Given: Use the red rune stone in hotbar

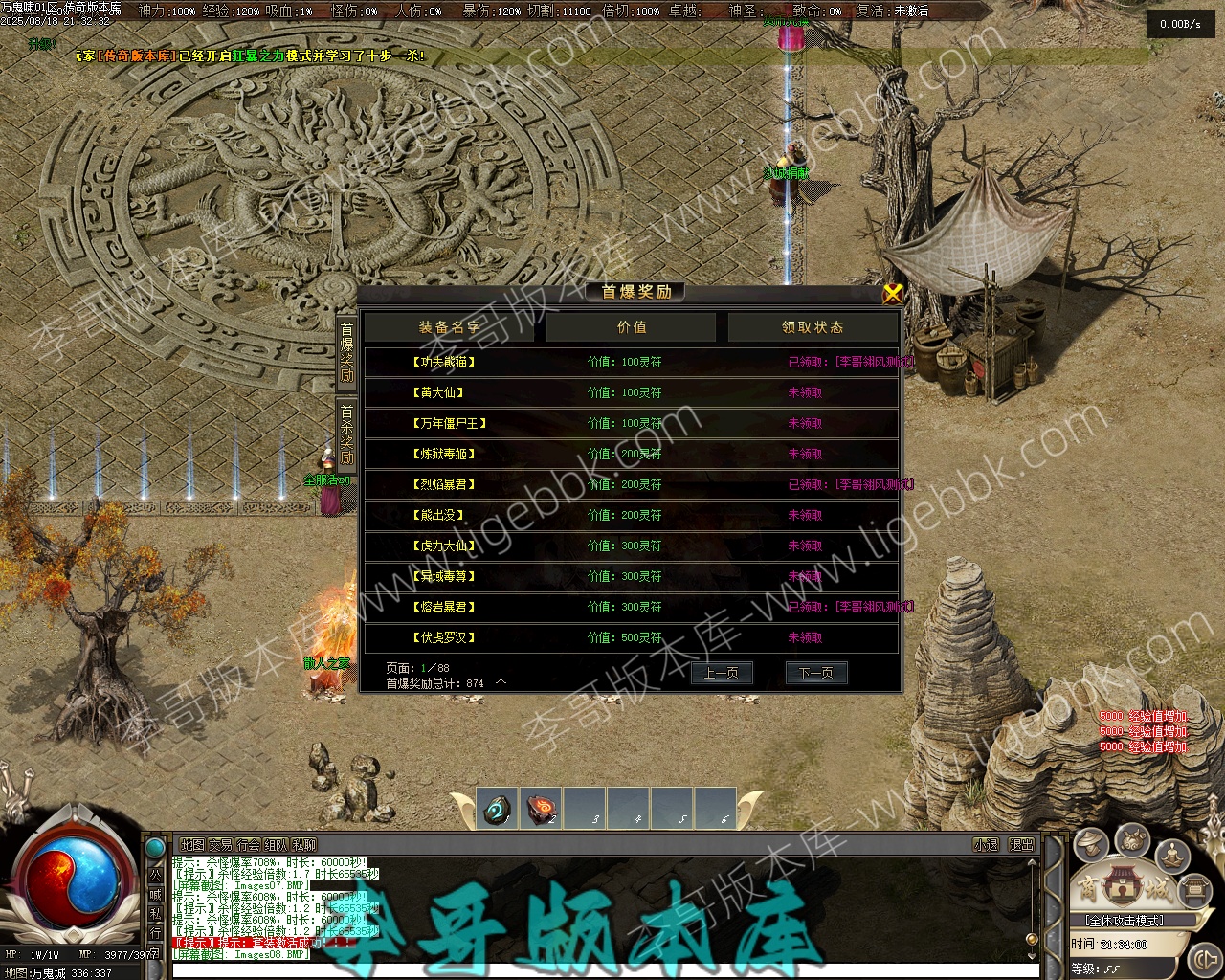Looking at the screenshot, I should [x=542, y=809].
